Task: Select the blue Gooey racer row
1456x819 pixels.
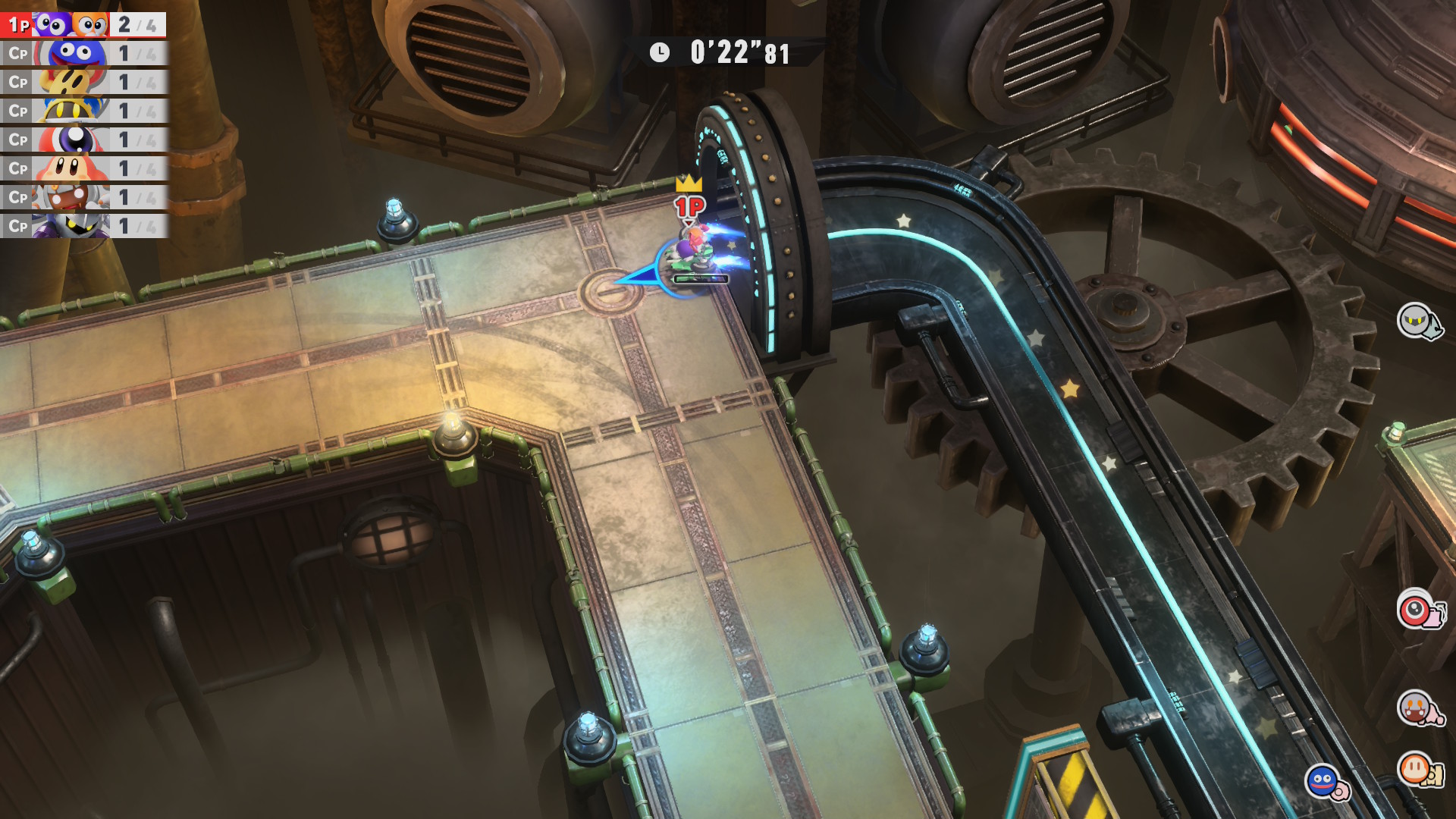Action: click(83, 54)
